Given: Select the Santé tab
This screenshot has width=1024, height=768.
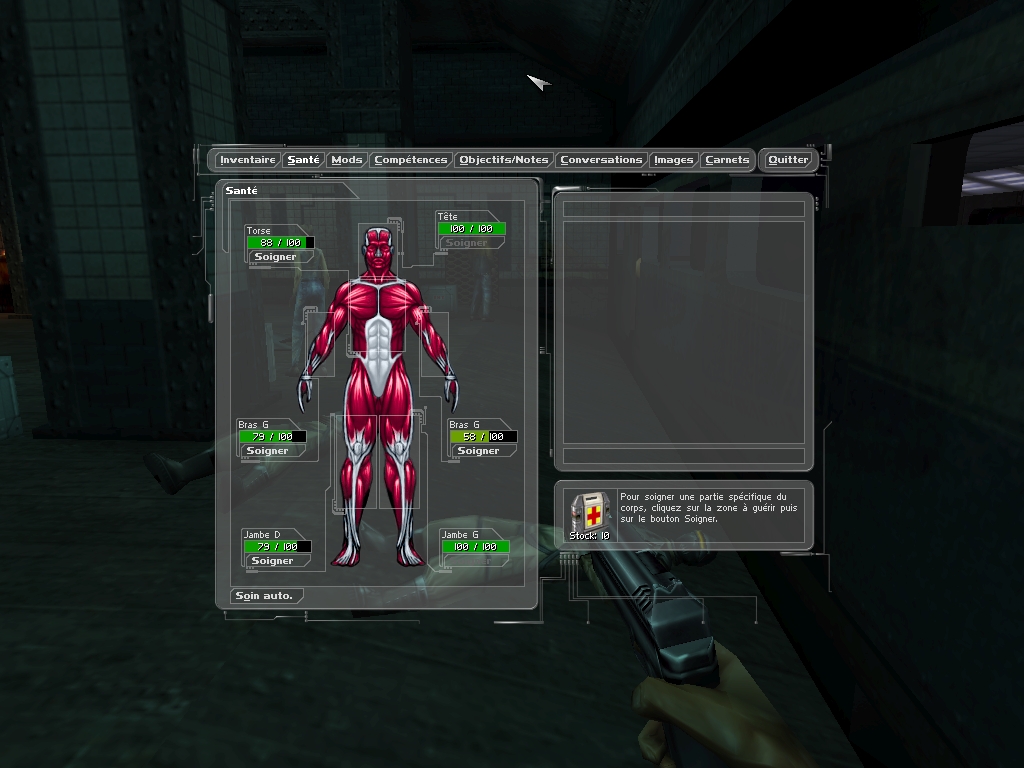Looking at the screenshot, I should pyautogui.click(x=302, y=160).
